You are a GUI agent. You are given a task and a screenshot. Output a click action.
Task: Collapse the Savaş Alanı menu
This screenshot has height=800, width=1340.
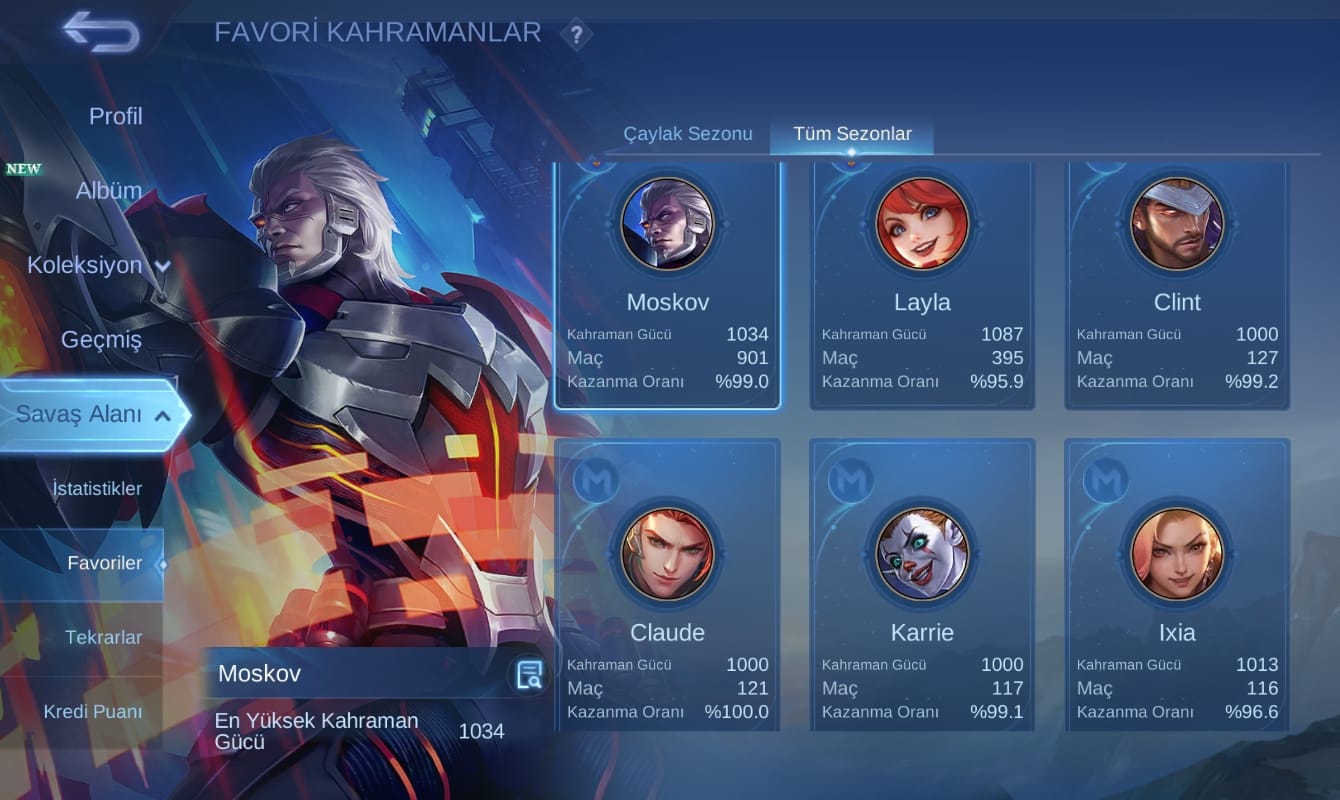click(x=93, y=414)
